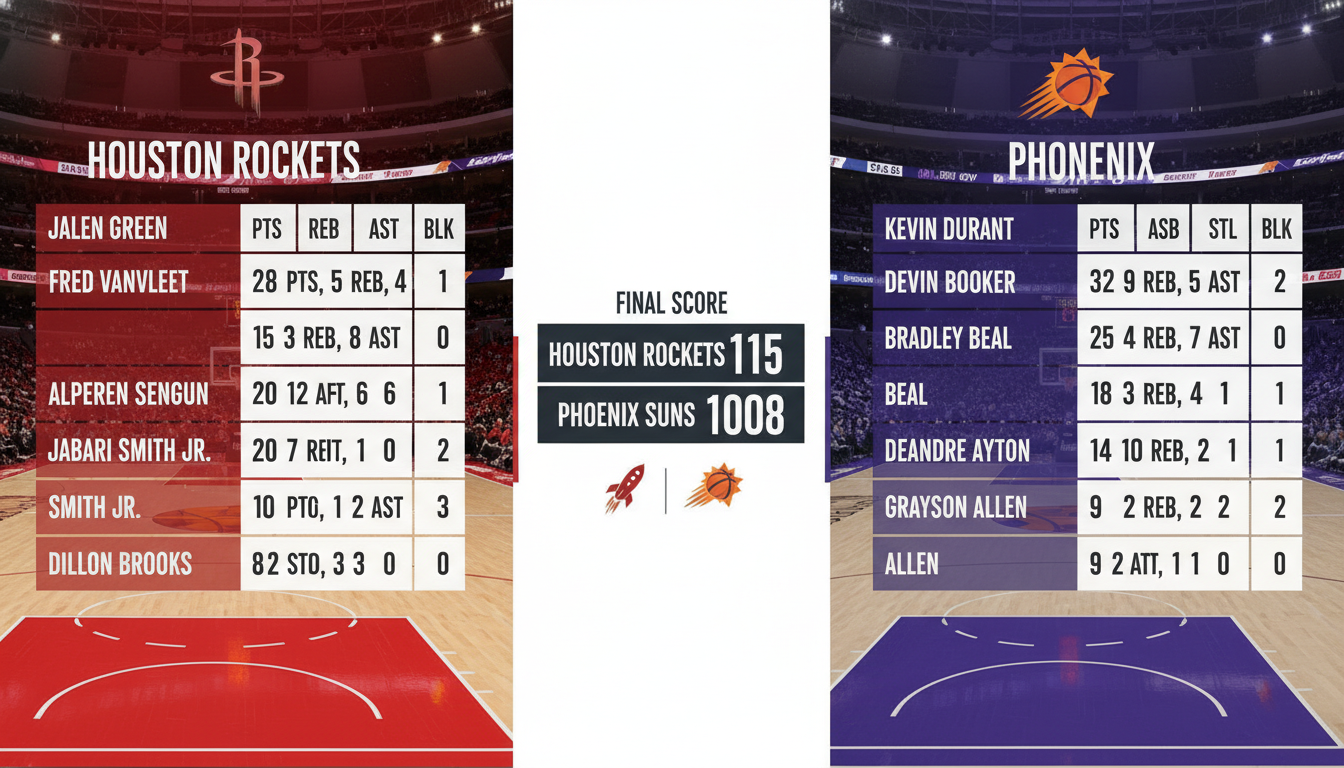Screen dimensions: 1344x768
Task: Select Kevin Durant in the Suns table
Action: 949,229
